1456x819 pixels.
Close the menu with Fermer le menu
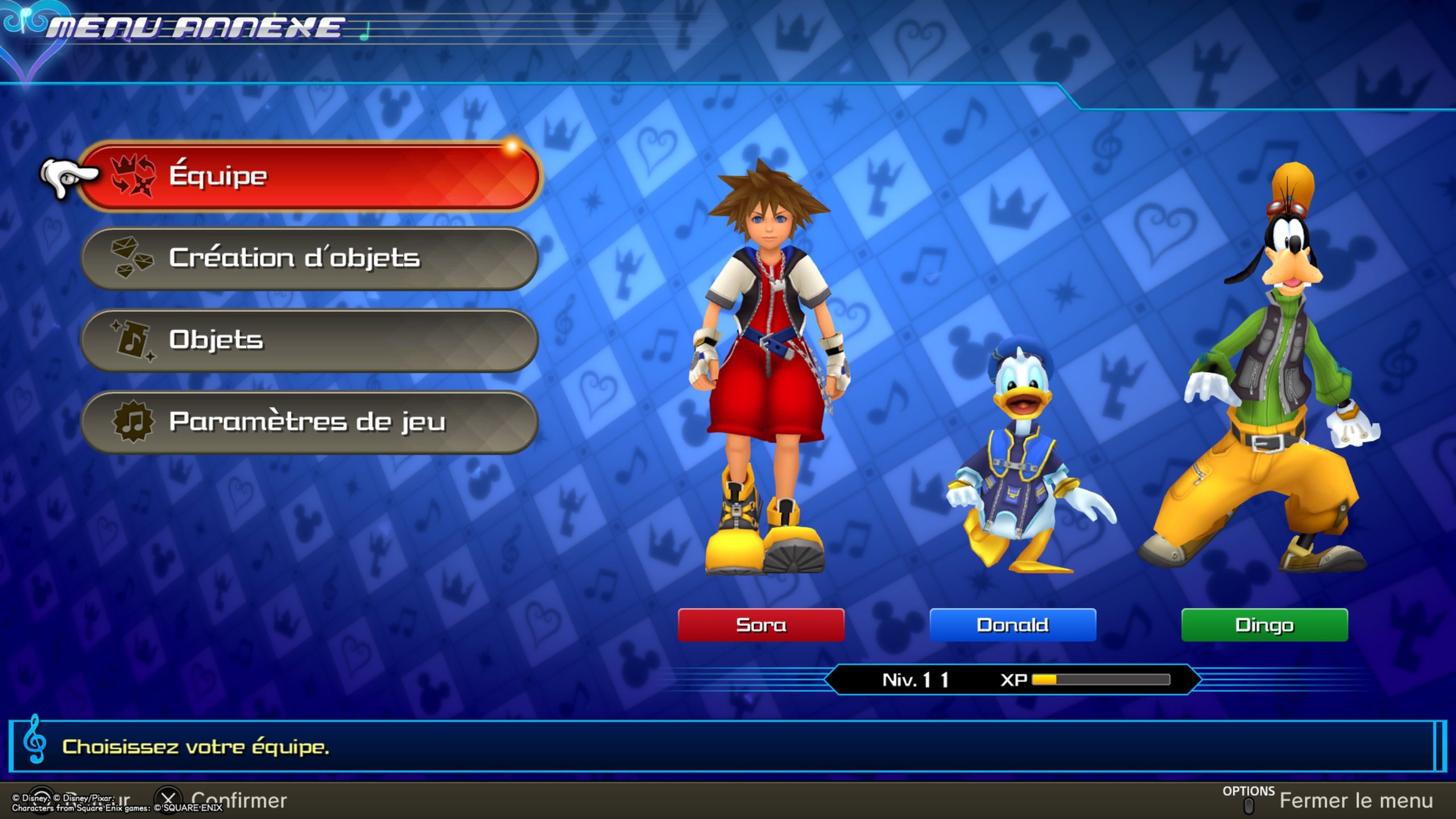click(1355, 801)
